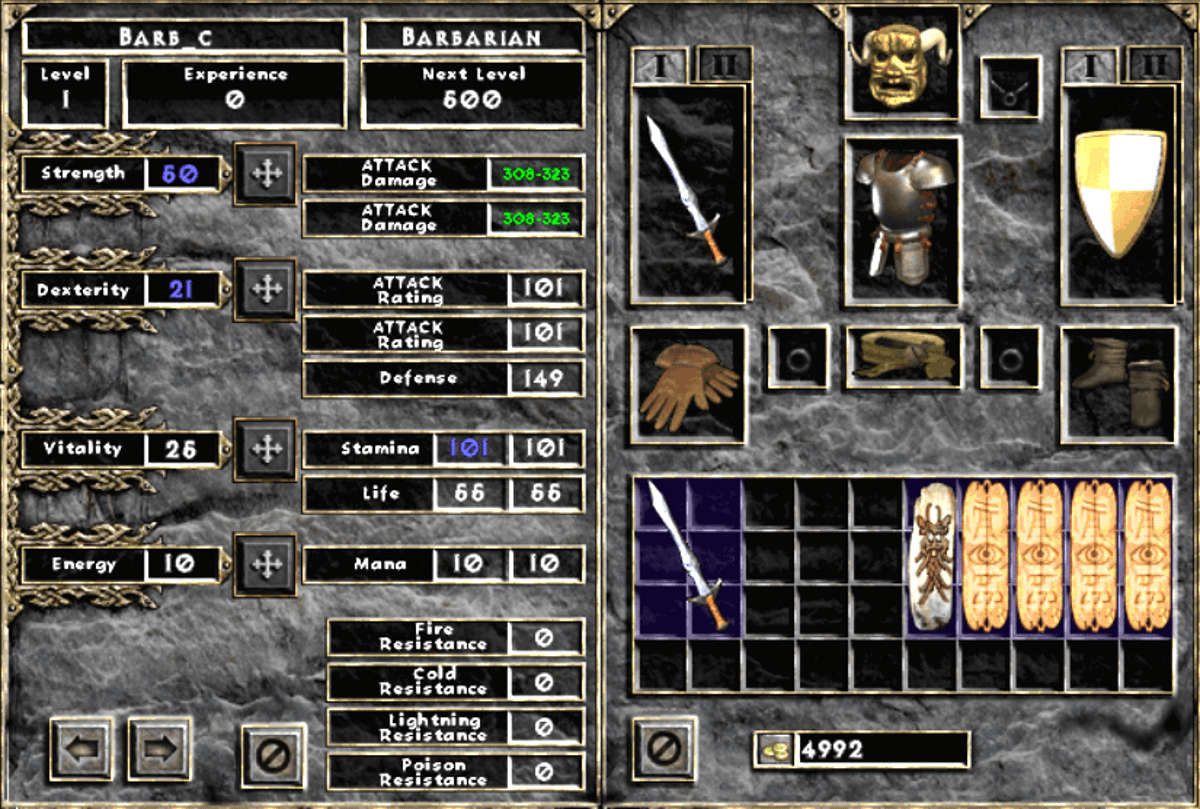Close the inventory panel
Viewport: 1200px width, 809px height.
click(x=665, y=748)
